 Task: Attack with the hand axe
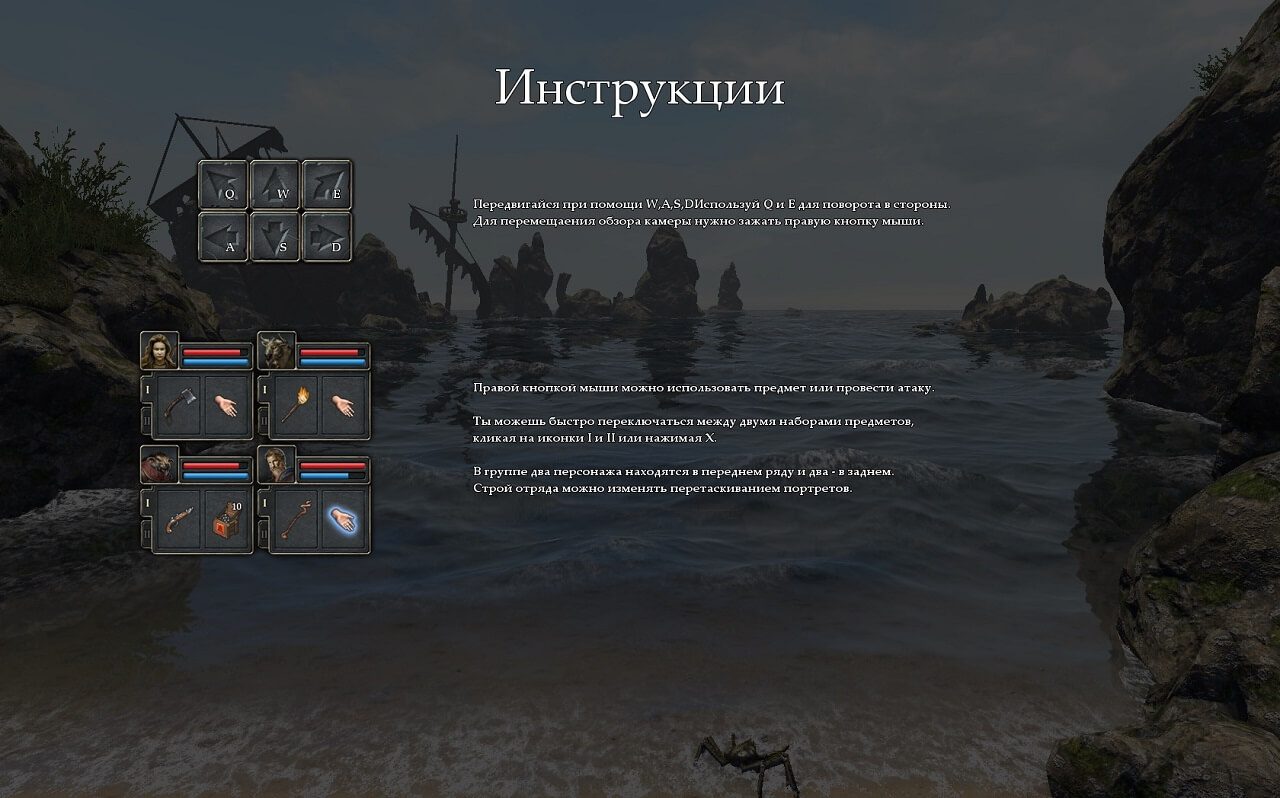[179, 405]
